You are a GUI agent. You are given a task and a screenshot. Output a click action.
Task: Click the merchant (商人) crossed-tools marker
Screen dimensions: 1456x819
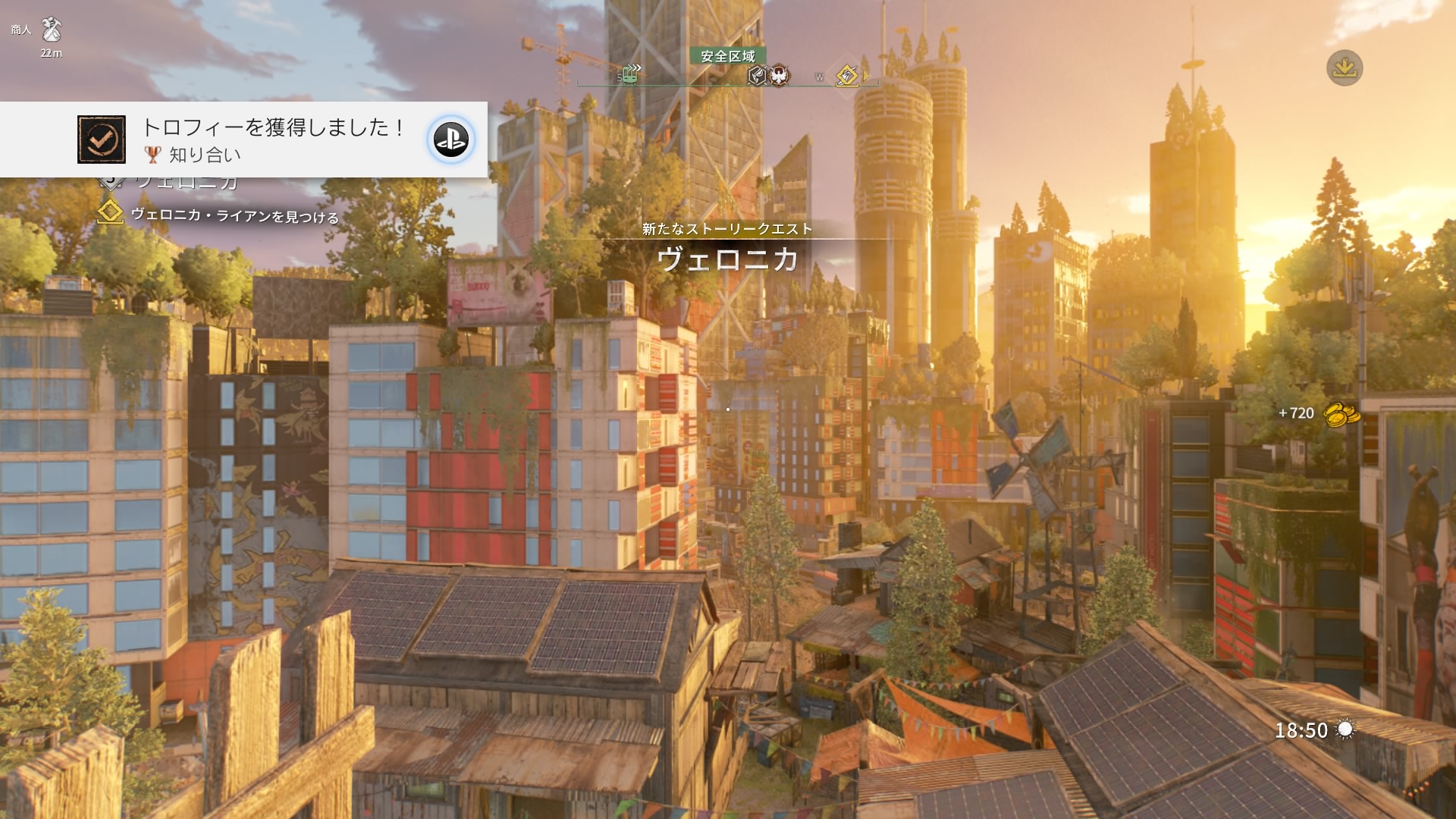[x=52, y=30]
